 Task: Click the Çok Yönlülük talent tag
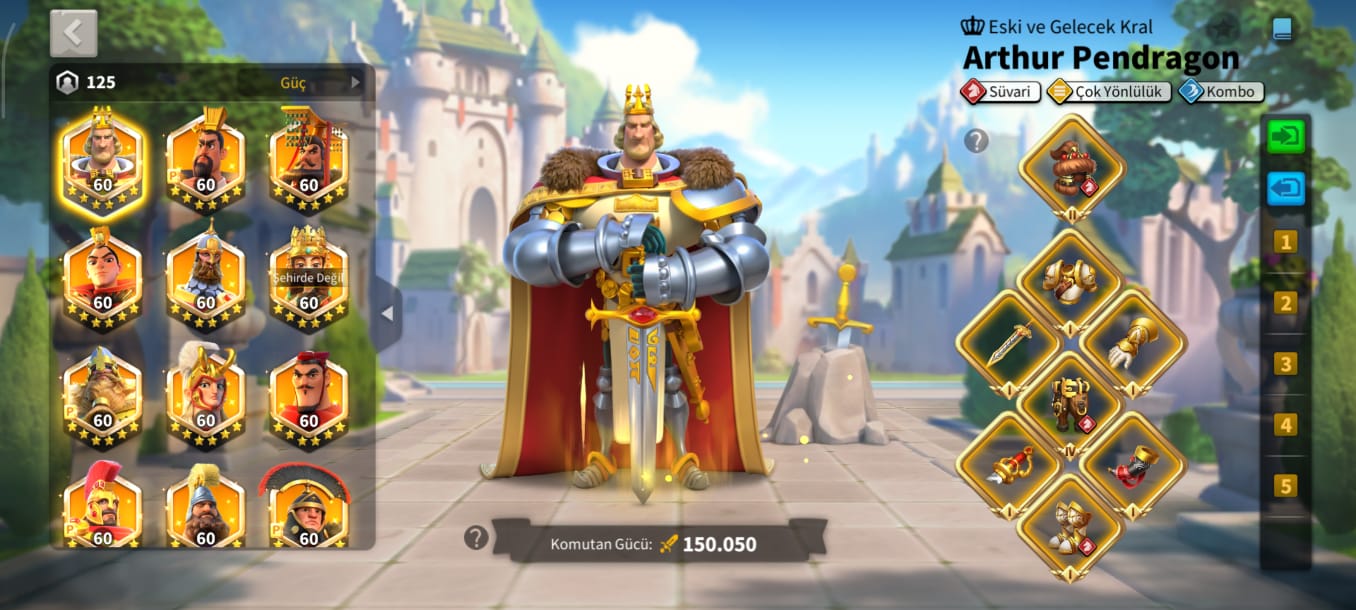click(1109, 92)
